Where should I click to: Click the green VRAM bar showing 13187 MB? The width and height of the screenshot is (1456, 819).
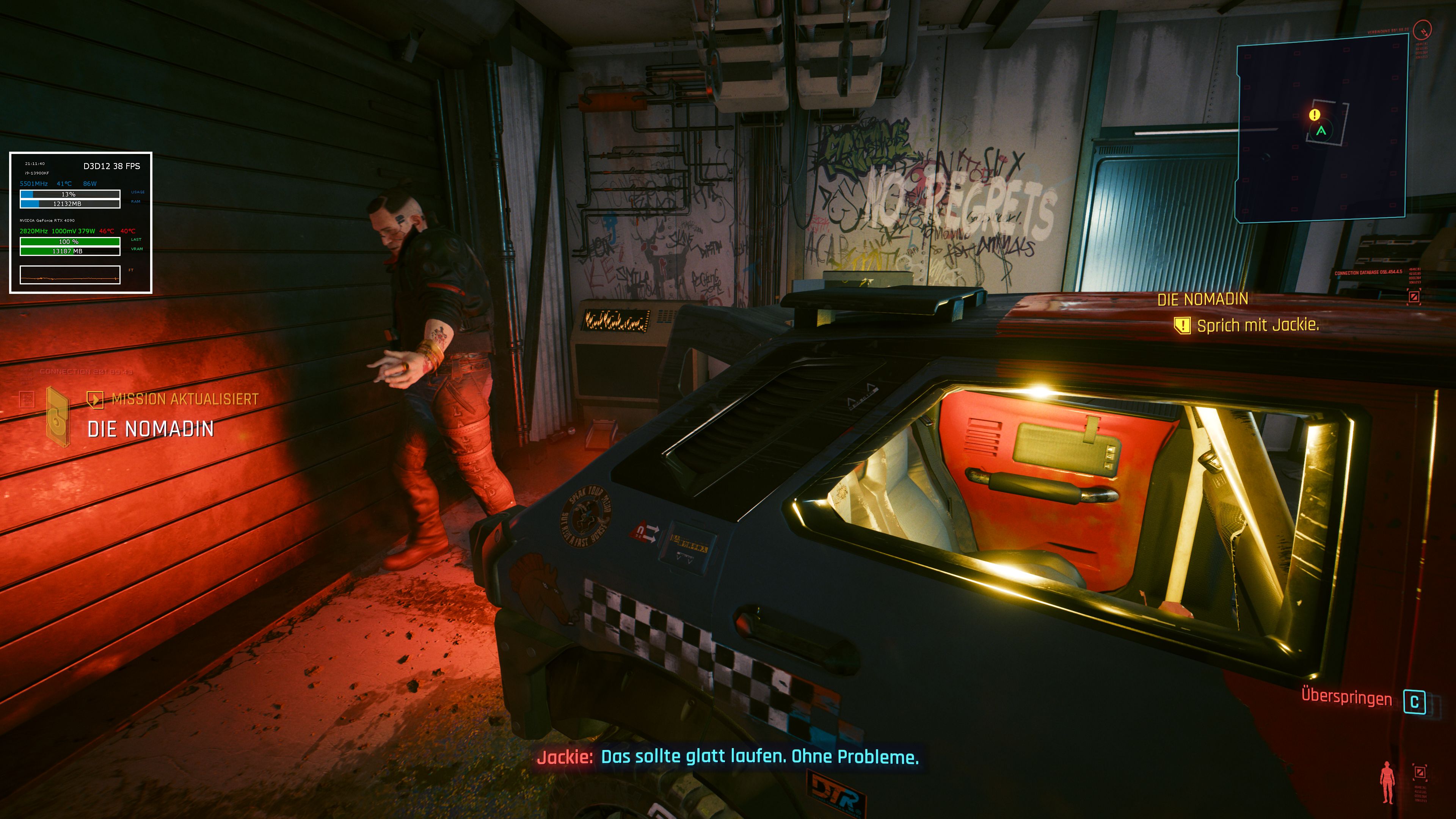click(69, 251)
